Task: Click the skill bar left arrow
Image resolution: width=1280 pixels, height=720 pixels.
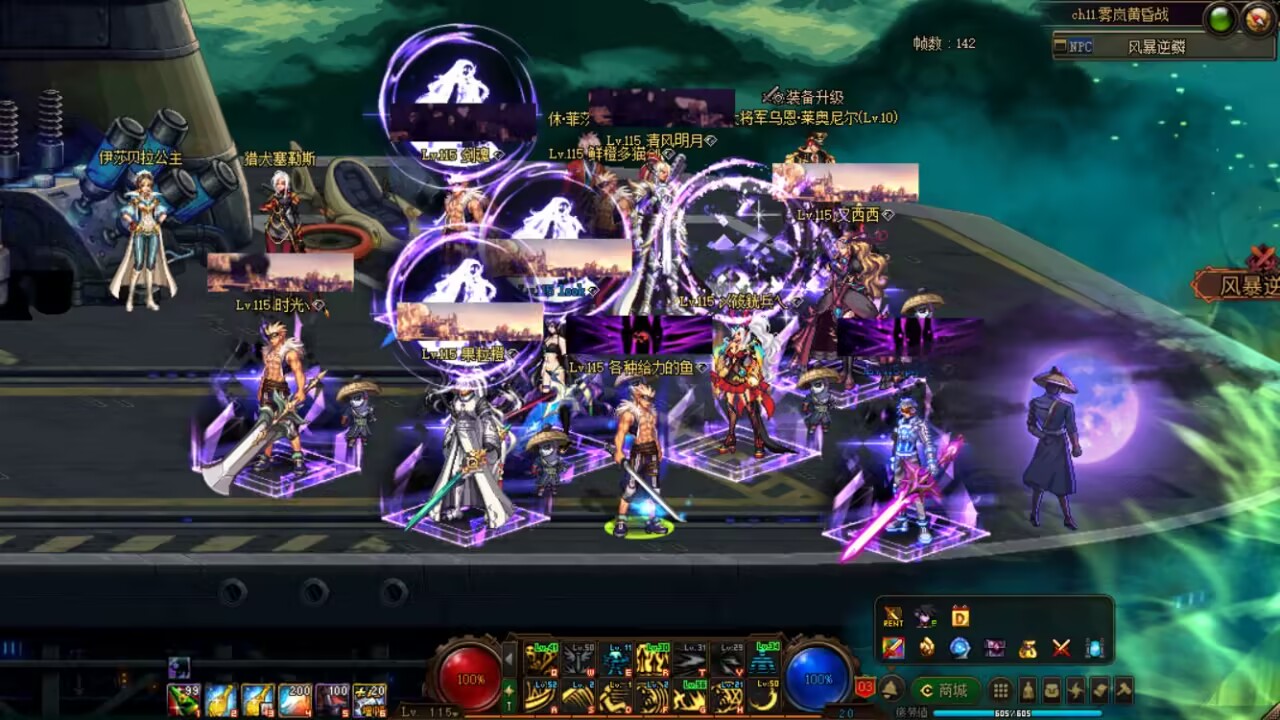Action: (x=509, y=659)
